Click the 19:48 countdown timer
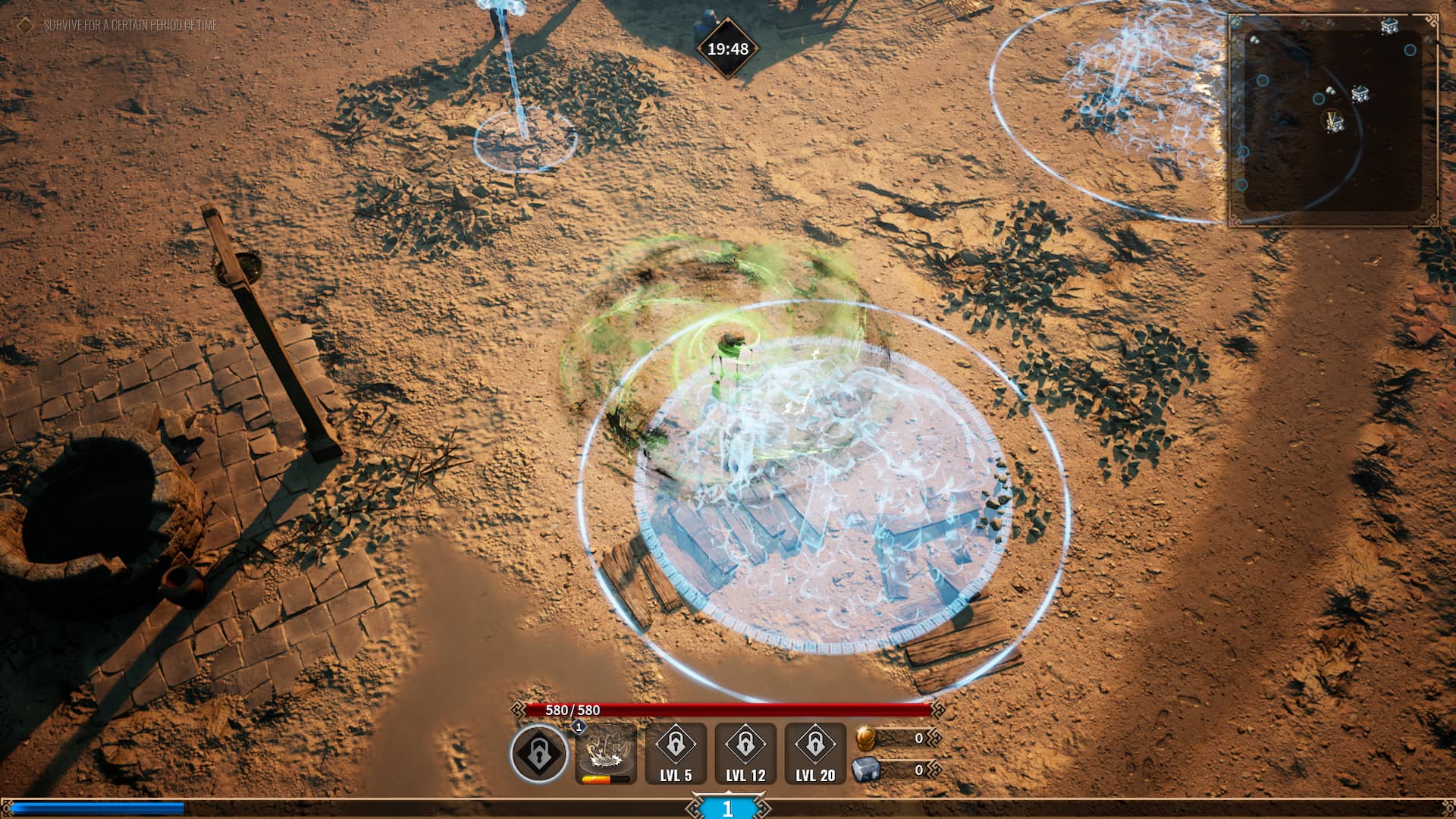Screen dimensions: 1456x819 pos(727,49)
